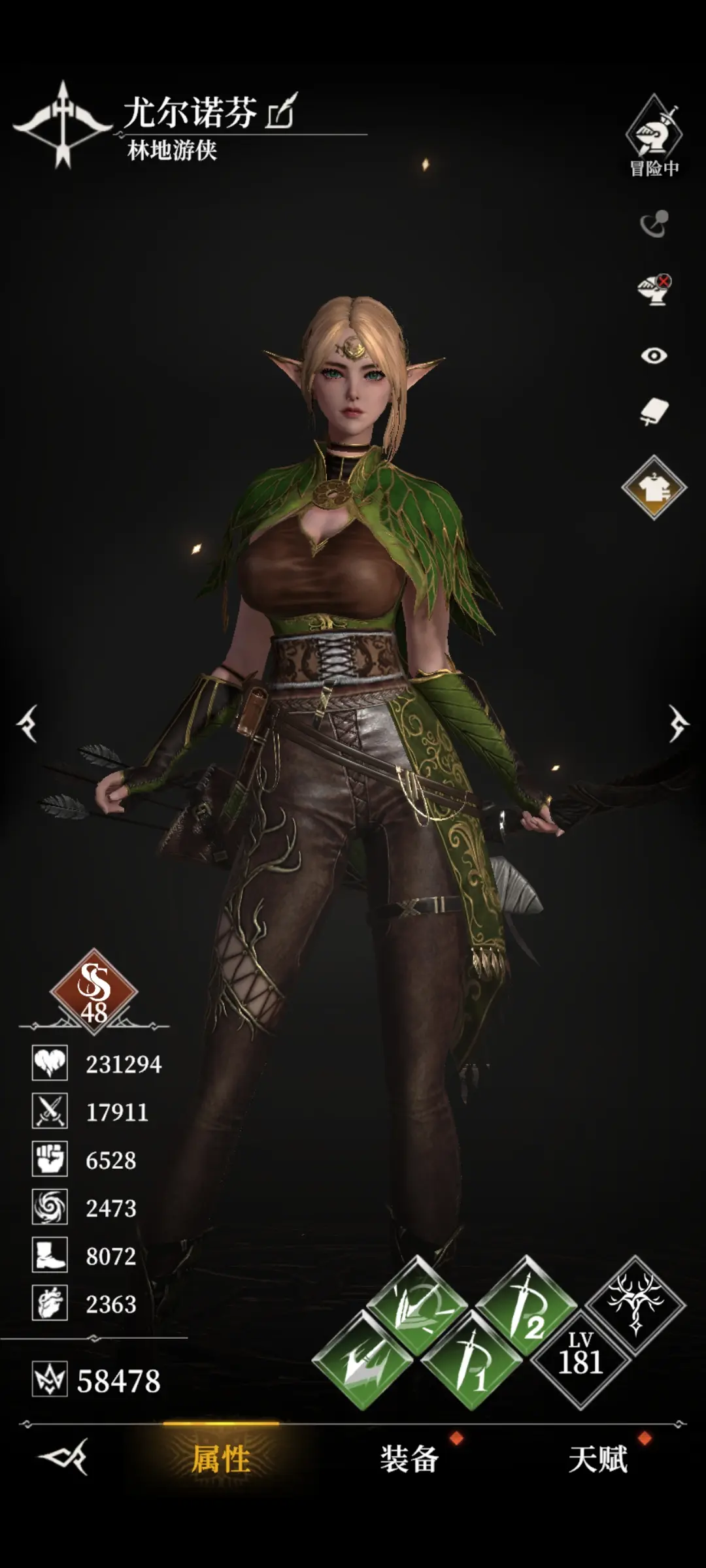Tap the pin marker icon

pyautogui.click(x=654, y=224)
